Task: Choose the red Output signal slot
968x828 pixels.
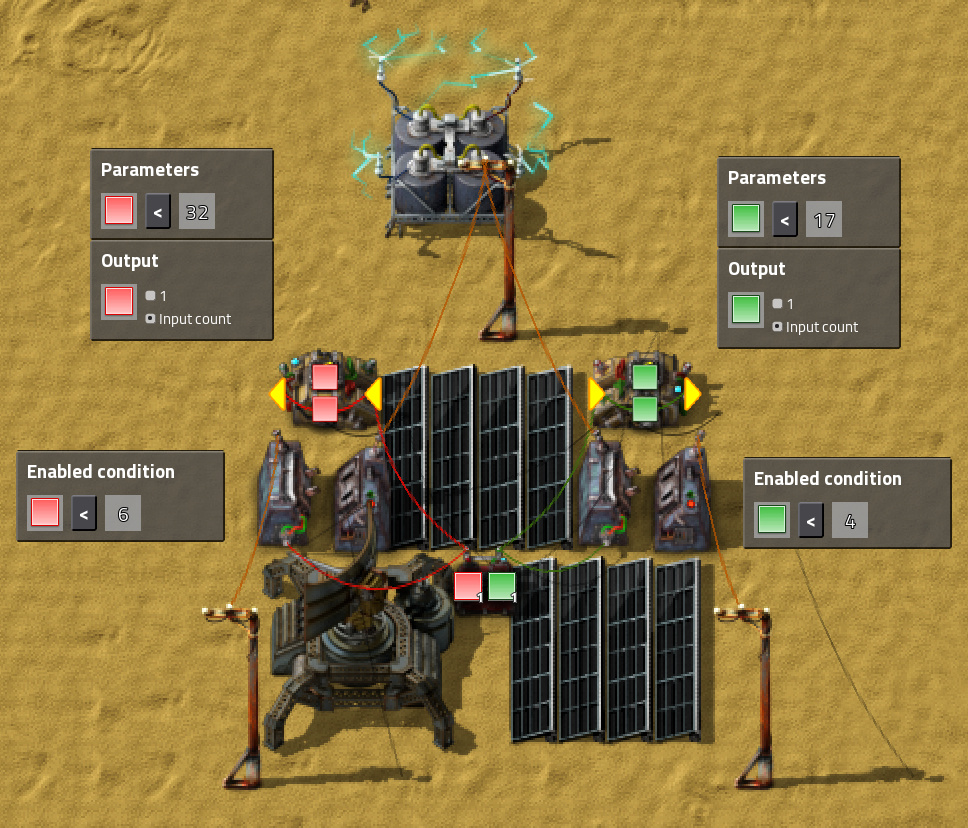Action: point(119,301)
